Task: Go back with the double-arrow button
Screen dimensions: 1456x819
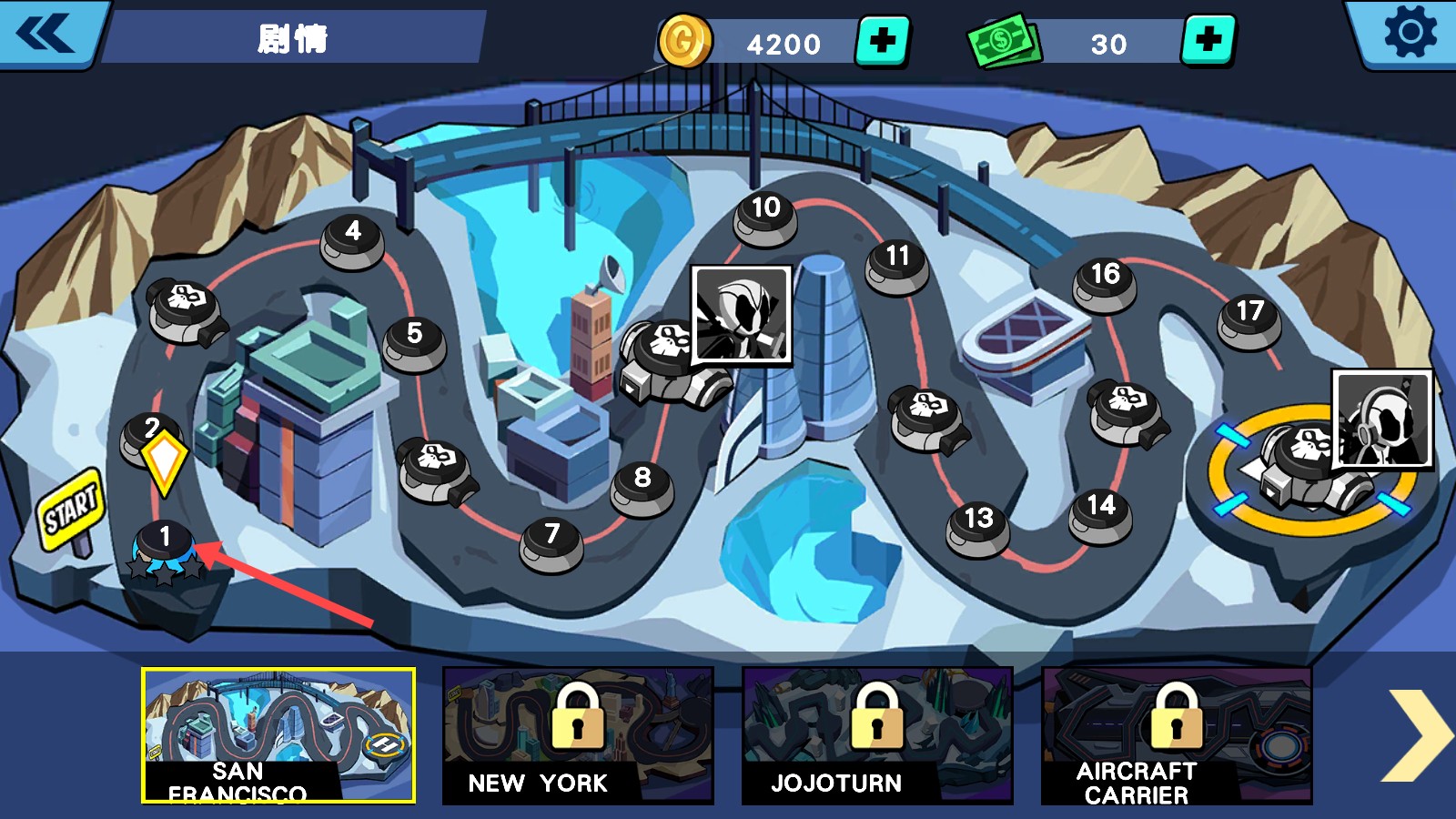Action: pos(45,35)
